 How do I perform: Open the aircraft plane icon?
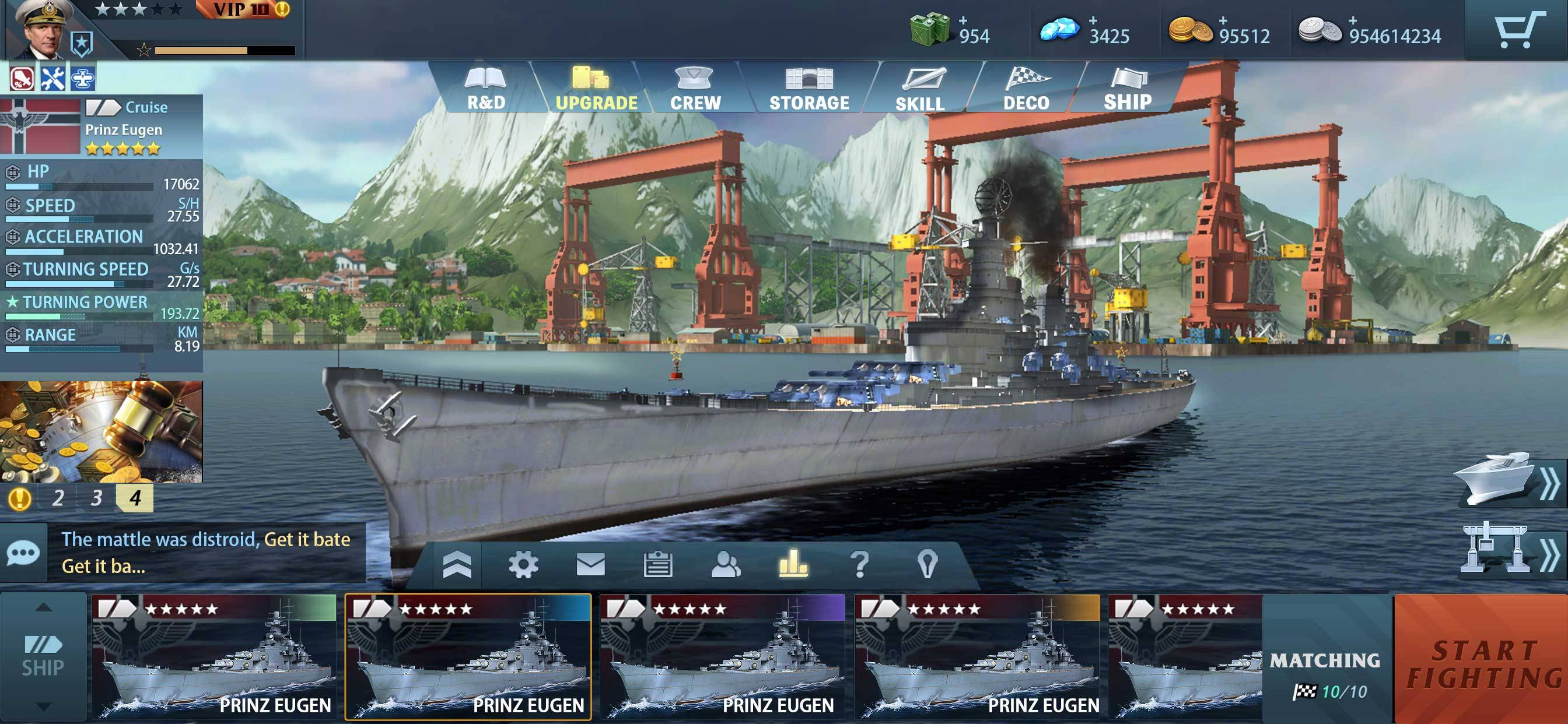[x=84, y=79]
